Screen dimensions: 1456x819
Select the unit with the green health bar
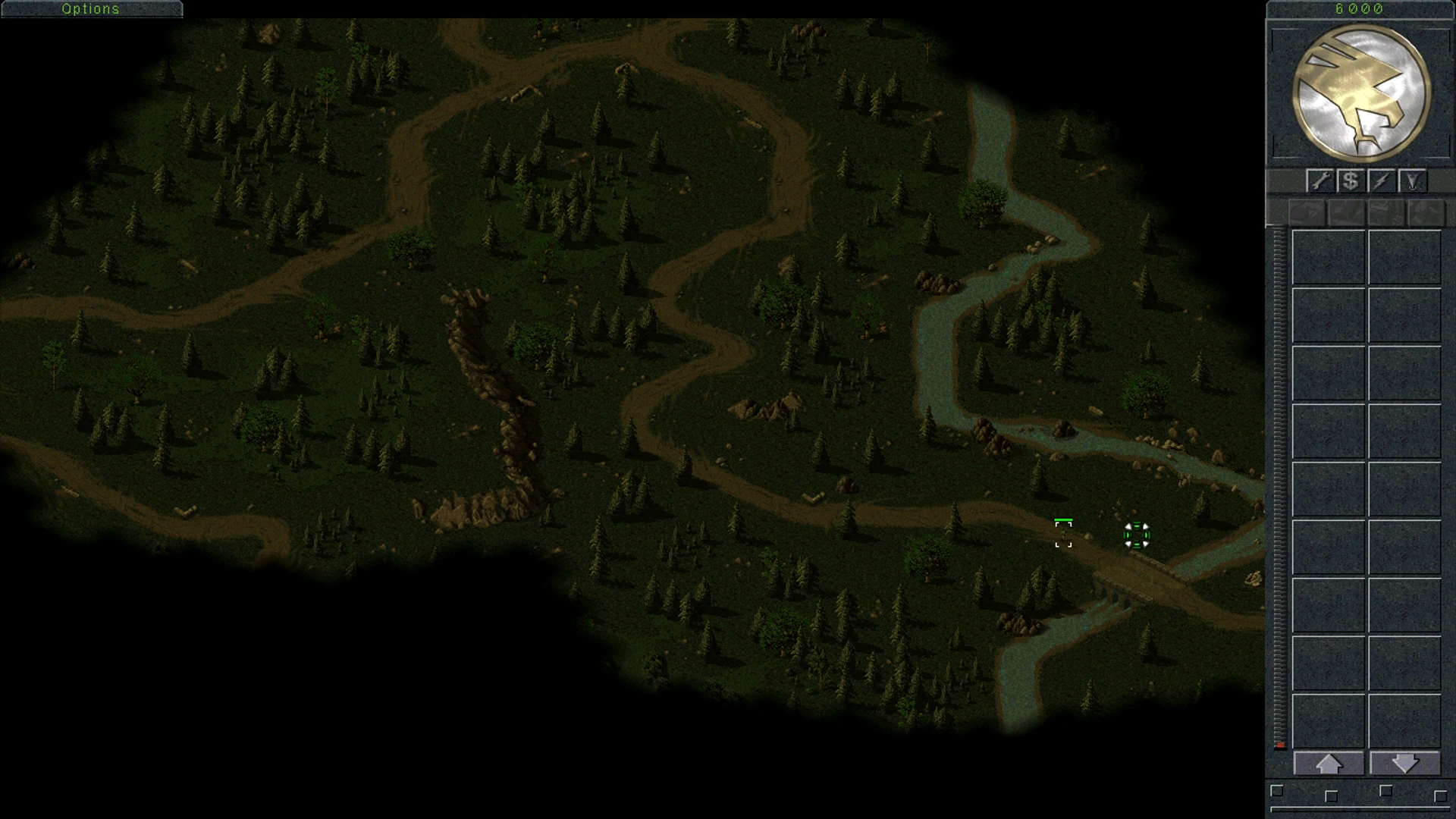point(1063,534)
